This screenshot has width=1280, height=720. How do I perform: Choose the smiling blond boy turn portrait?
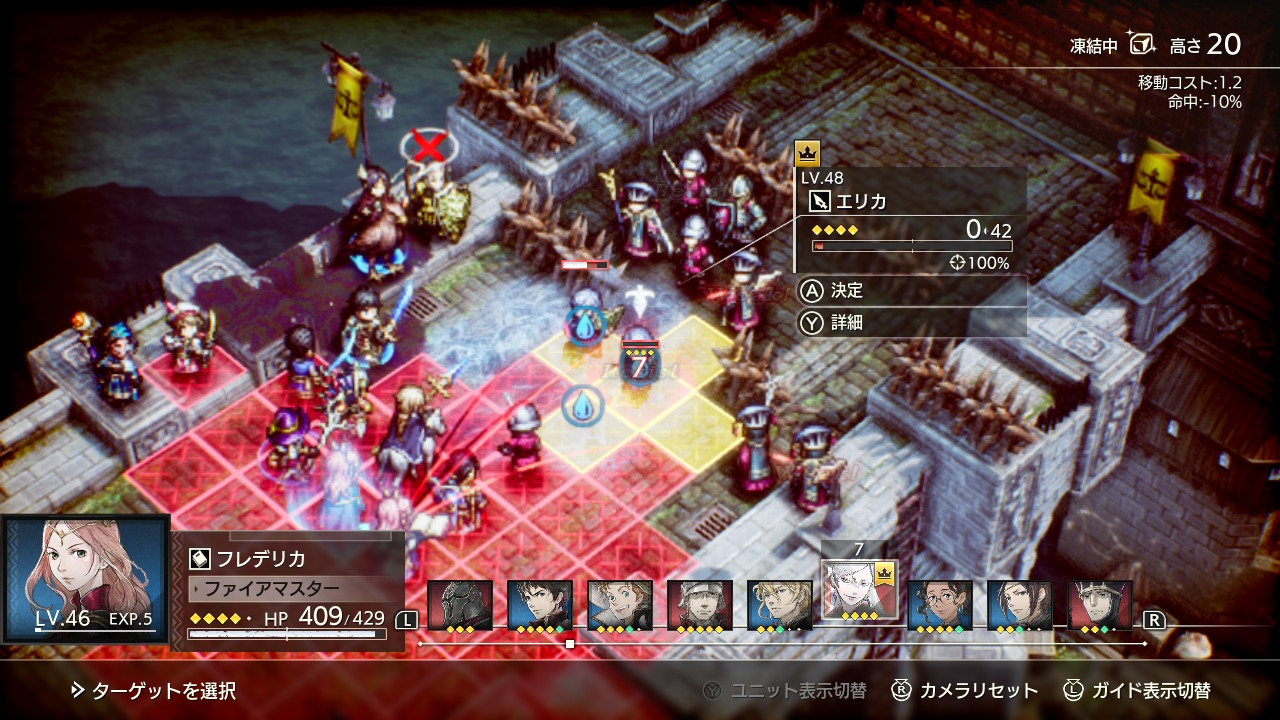click(620, 605)
